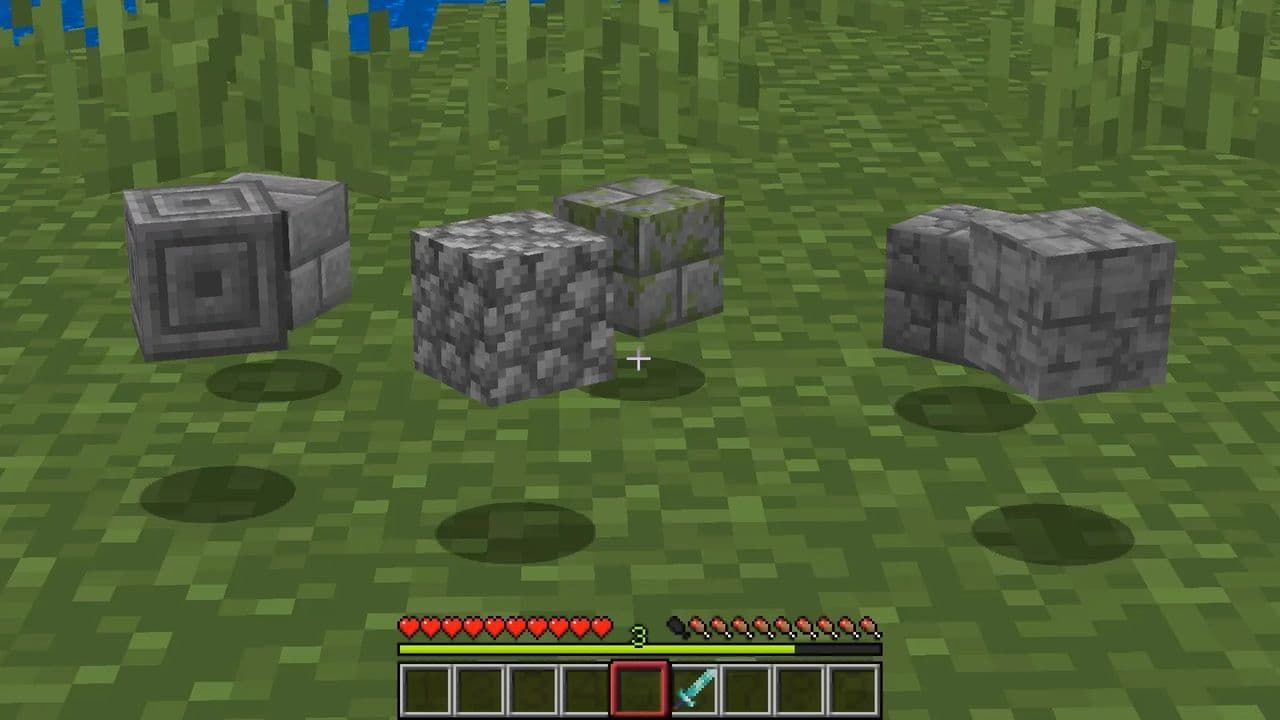Click the leftmost heart in the health bar
This screenshot has height=720, width=1280.
coord(408,628)
